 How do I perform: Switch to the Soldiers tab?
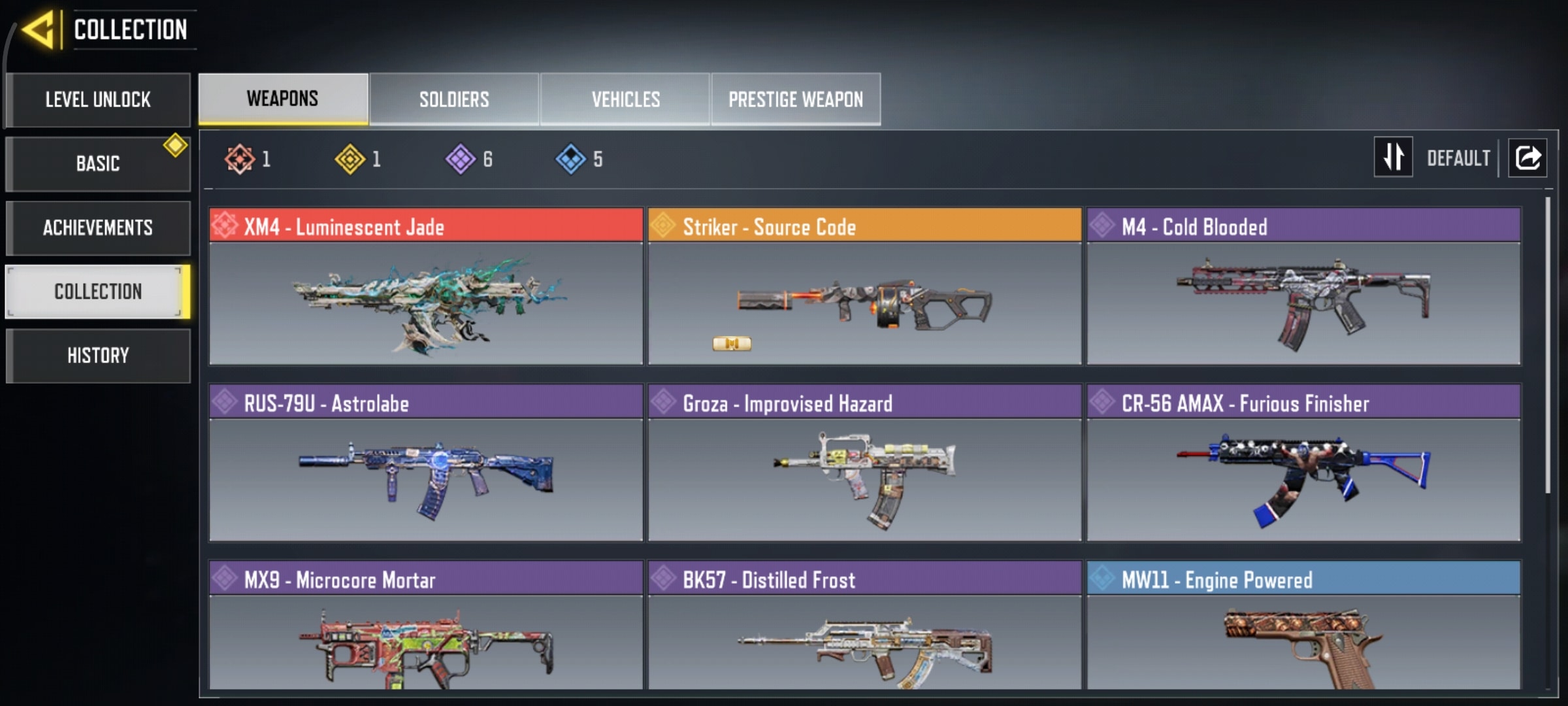click(x=454, y=99)
